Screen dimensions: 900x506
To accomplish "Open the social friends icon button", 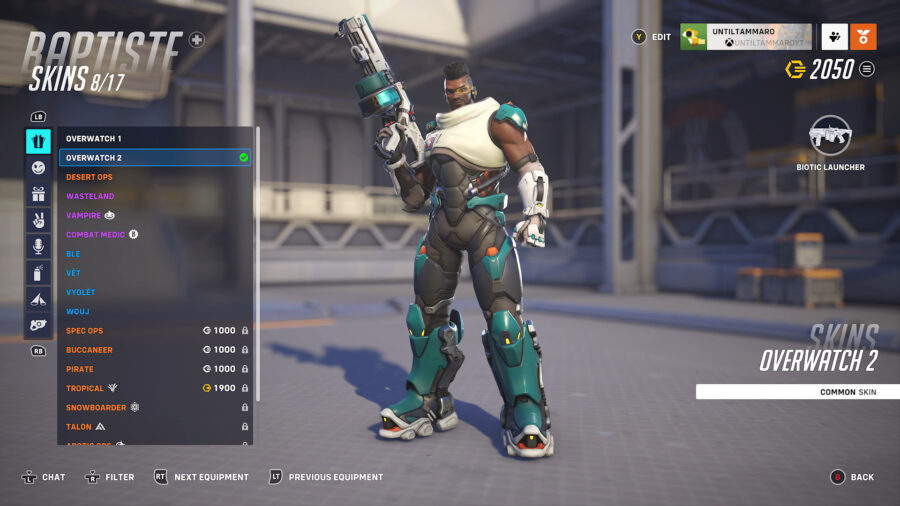I will pos(834,37).
